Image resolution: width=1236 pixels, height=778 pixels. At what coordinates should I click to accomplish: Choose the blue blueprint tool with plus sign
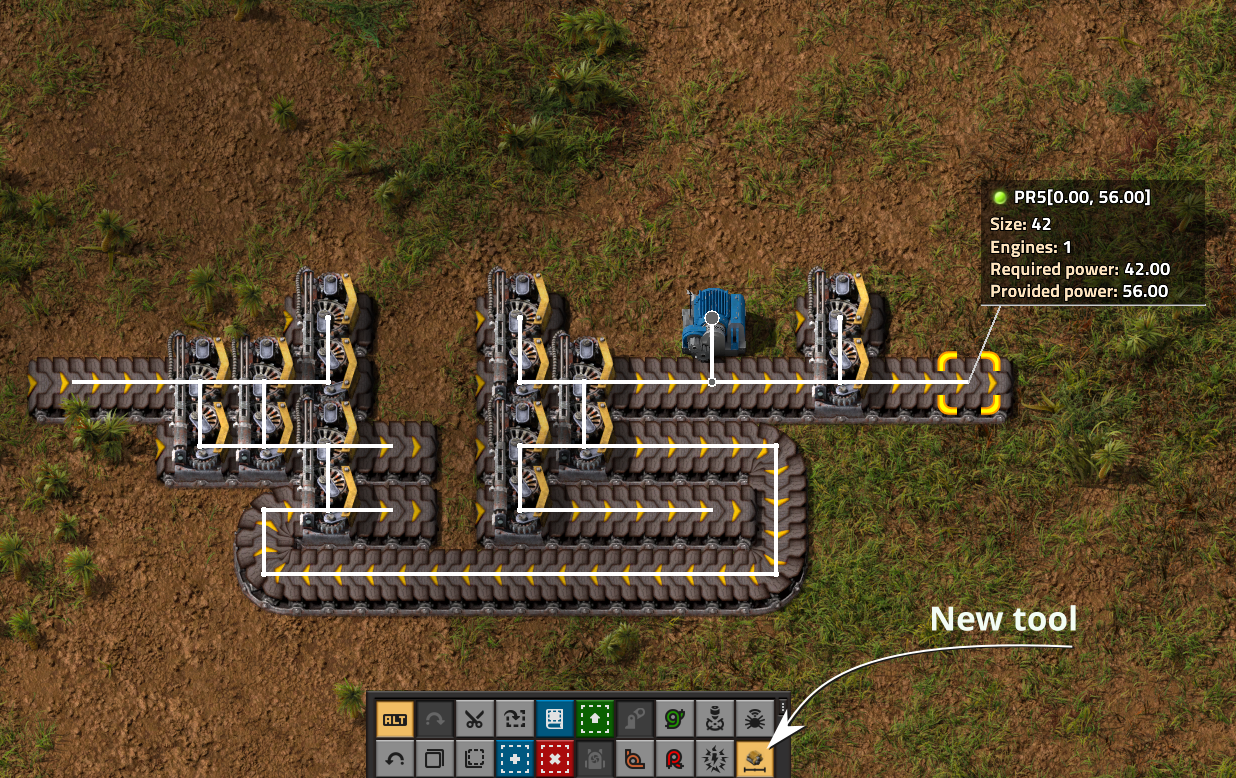[x=515, y=759]
